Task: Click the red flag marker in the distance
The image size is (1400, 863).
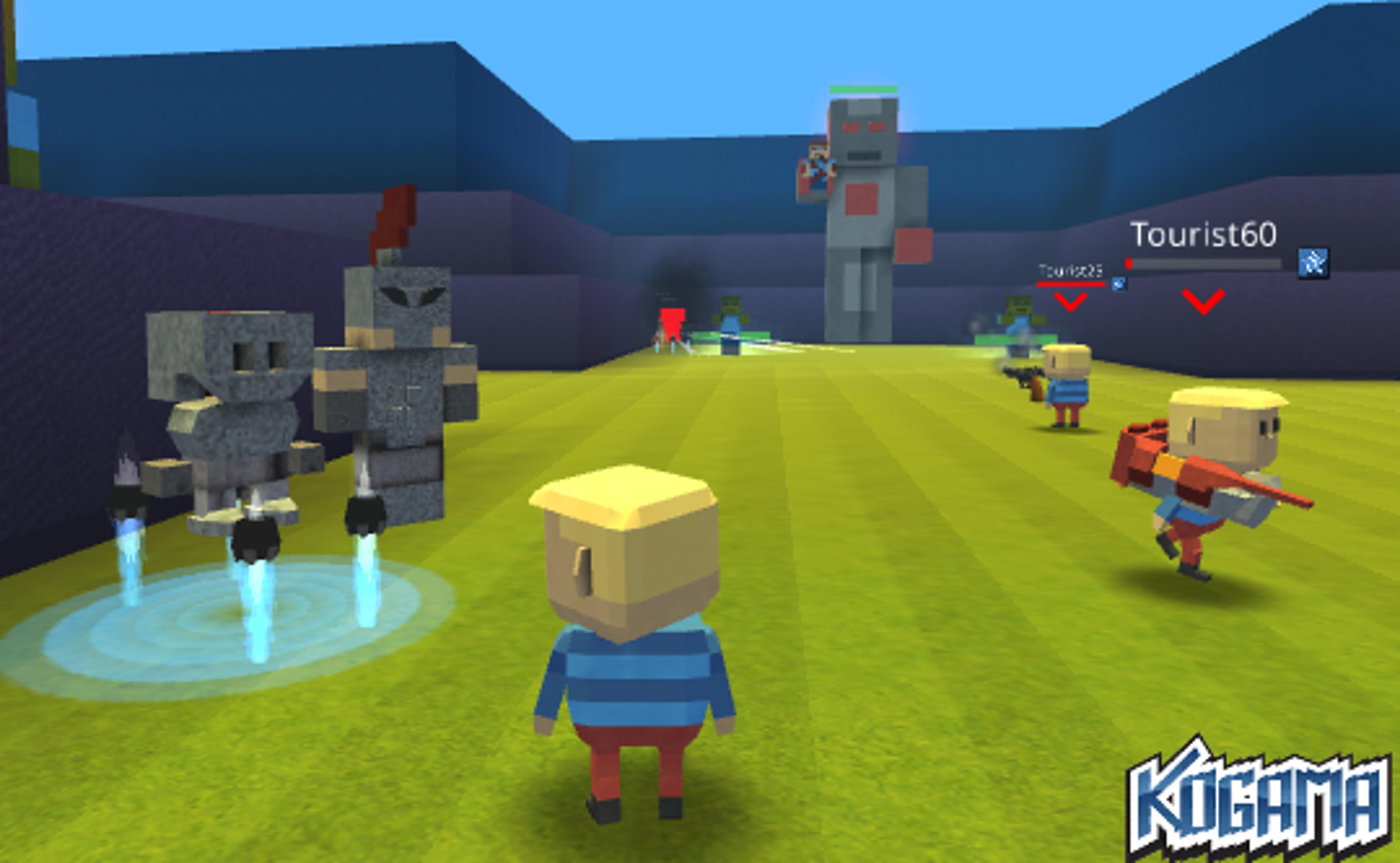Action: click(x=674, y=323)
